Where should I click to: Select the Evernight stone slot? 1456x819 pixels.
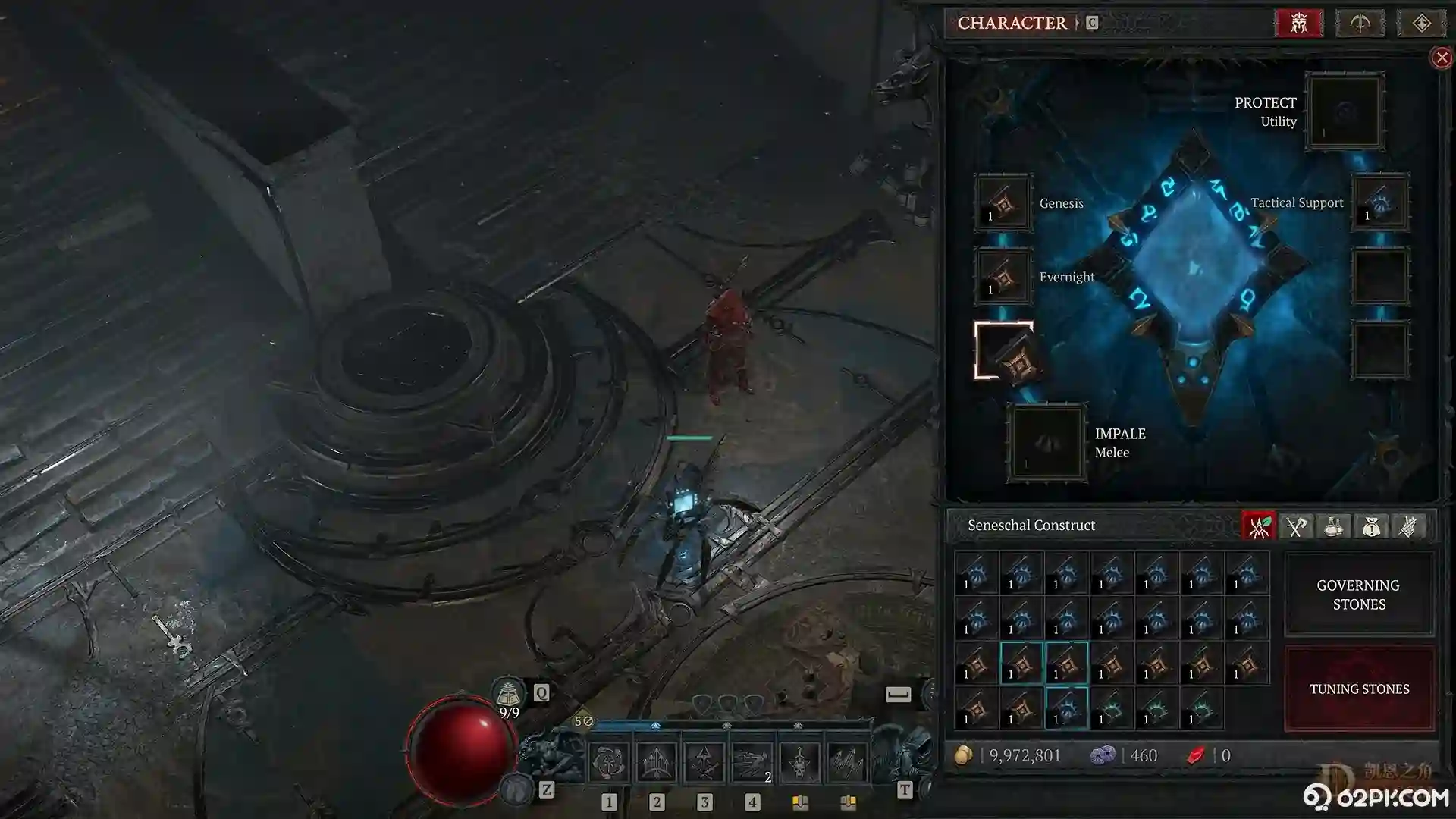pyautogui.click(x=1003, y=277)
